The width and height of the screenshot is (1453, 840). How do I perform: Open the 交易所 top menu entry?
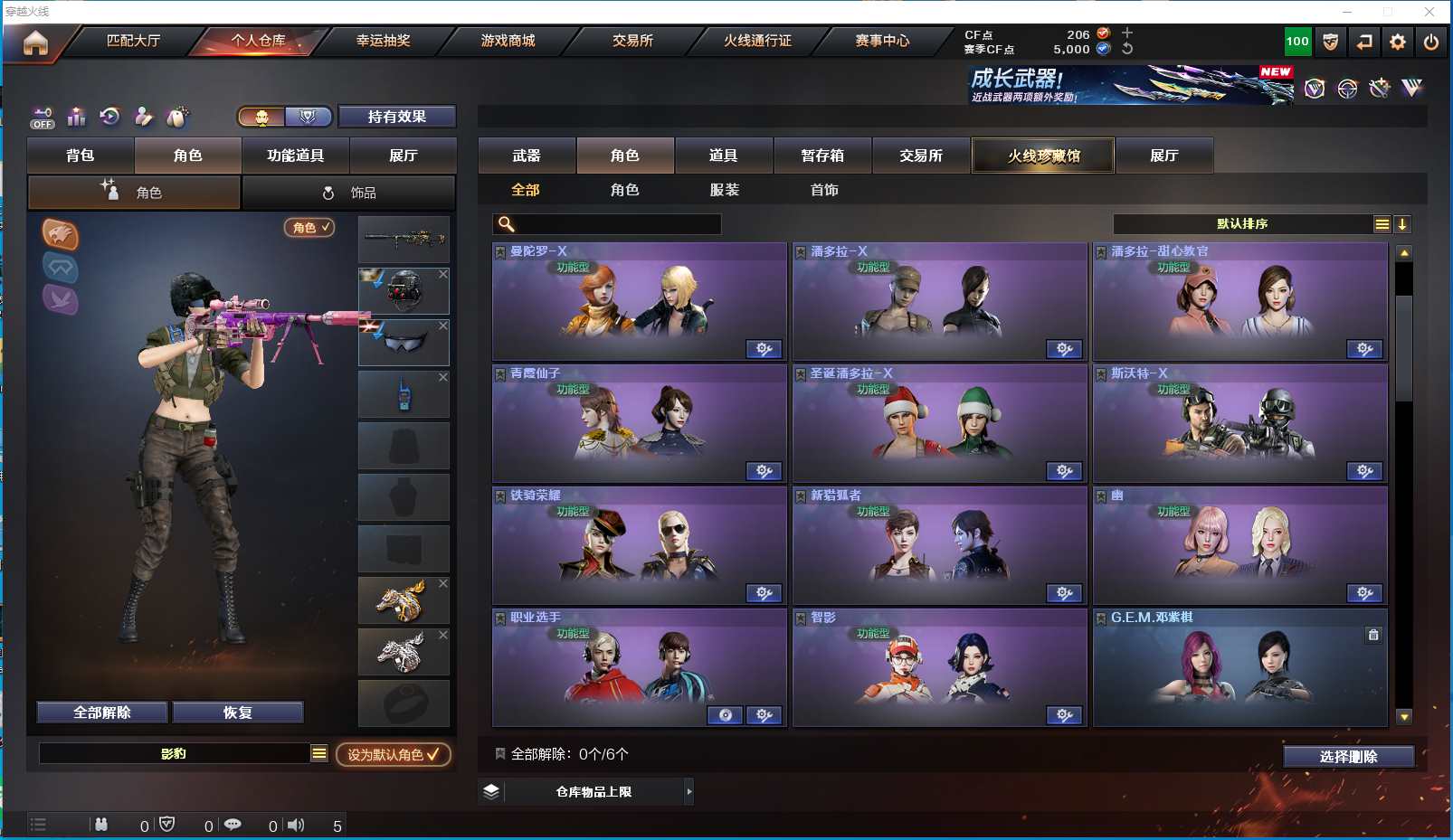pyautogui.click(x=632, y=41)
